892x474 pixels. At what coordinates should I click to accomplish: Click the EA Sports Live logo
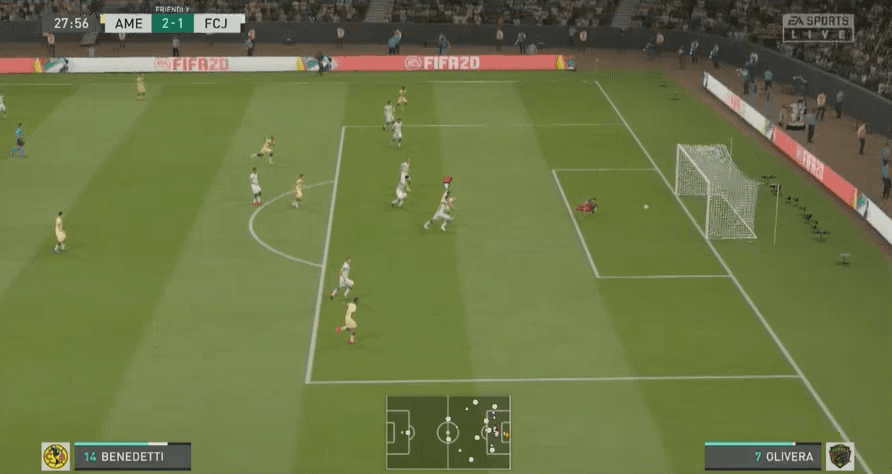point(818,27)
